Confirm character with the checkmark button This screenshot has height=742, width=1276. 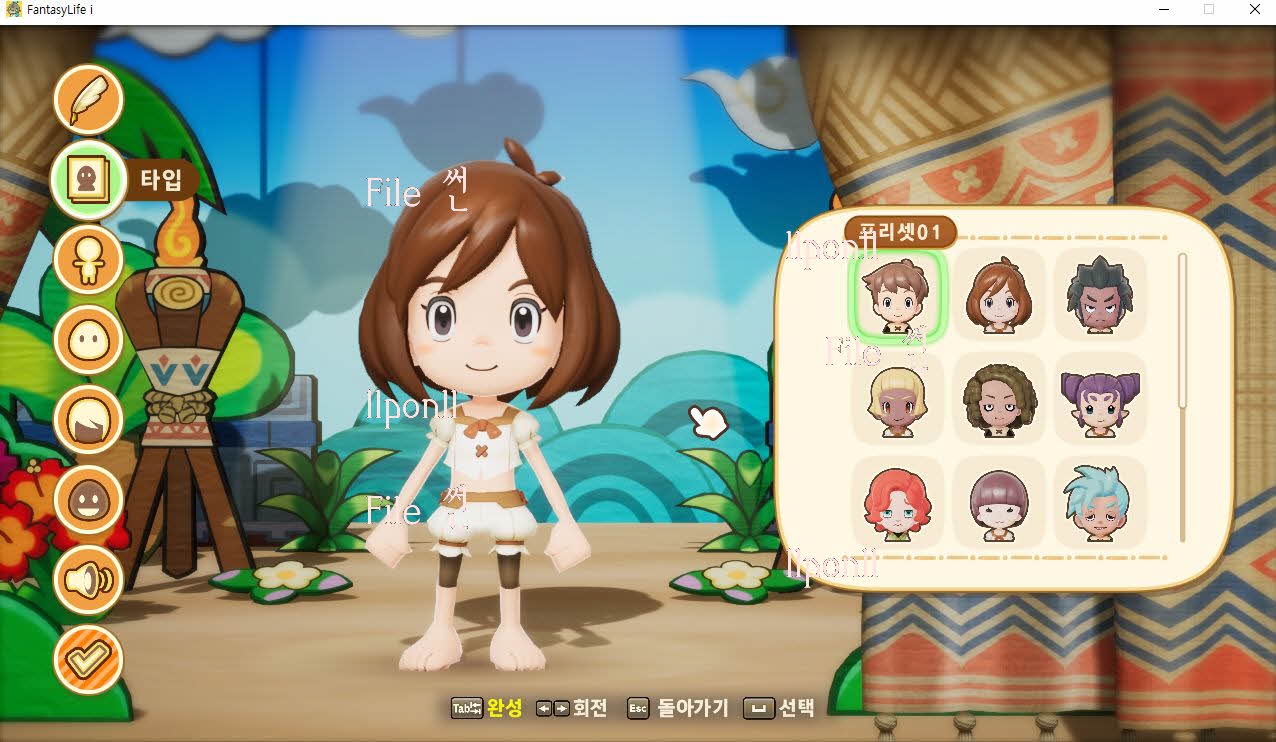88,660
